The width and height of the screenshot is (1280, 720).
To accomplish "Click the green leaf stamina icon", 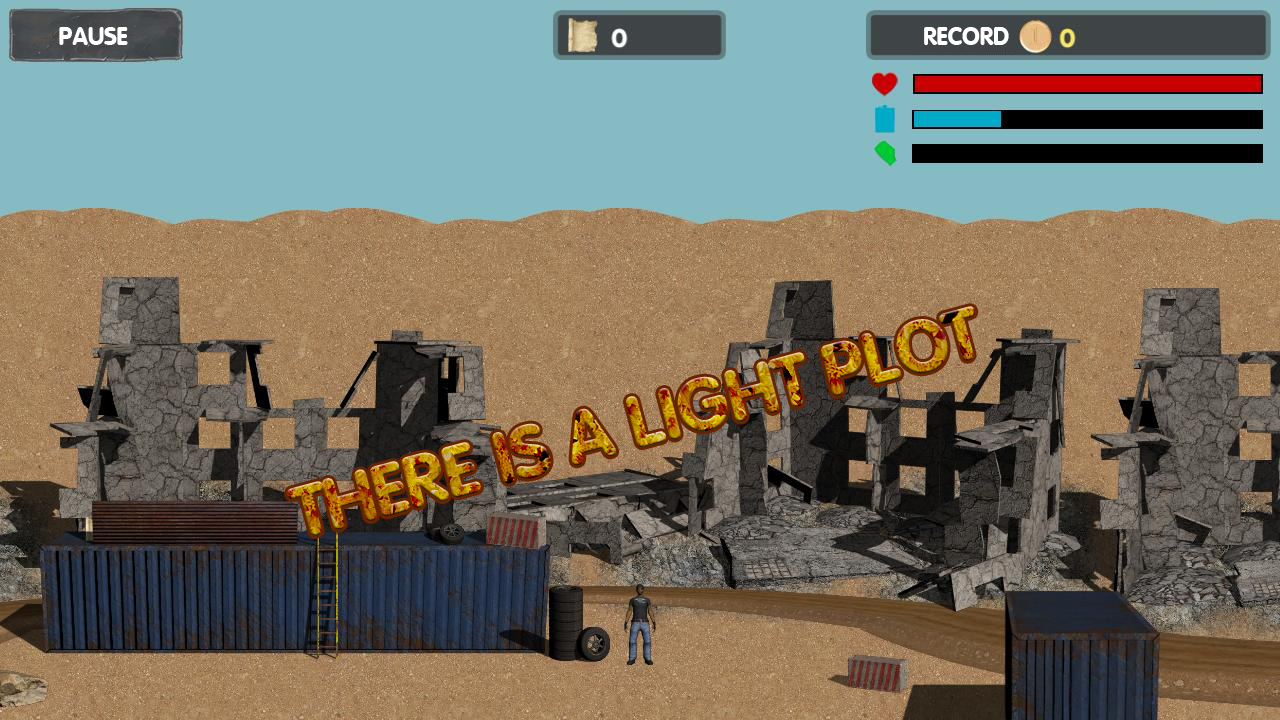I will 885,153.
